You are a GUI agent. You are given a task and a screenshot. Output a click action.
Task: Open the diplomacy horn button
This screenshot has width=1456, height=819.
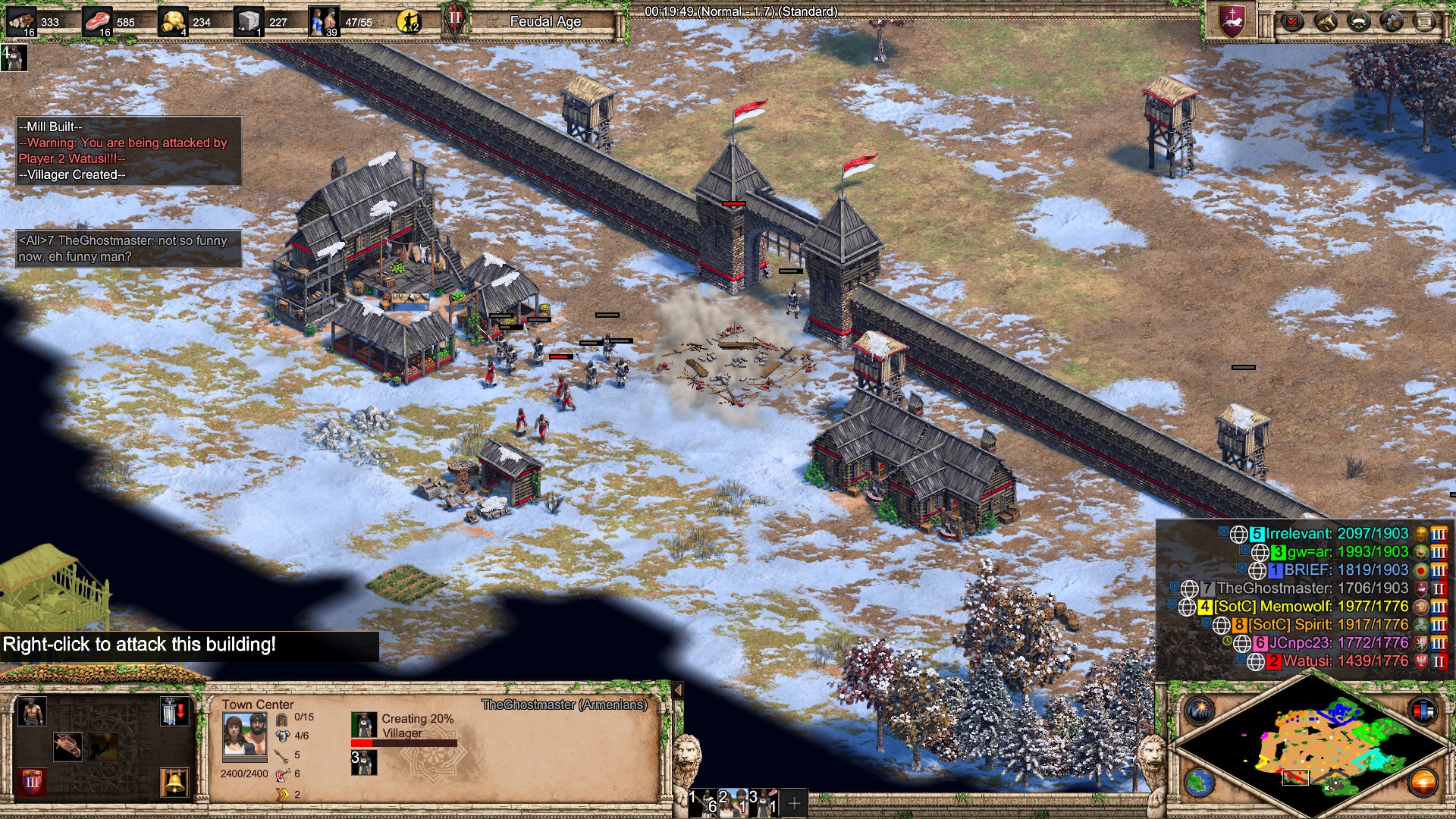1325,21
